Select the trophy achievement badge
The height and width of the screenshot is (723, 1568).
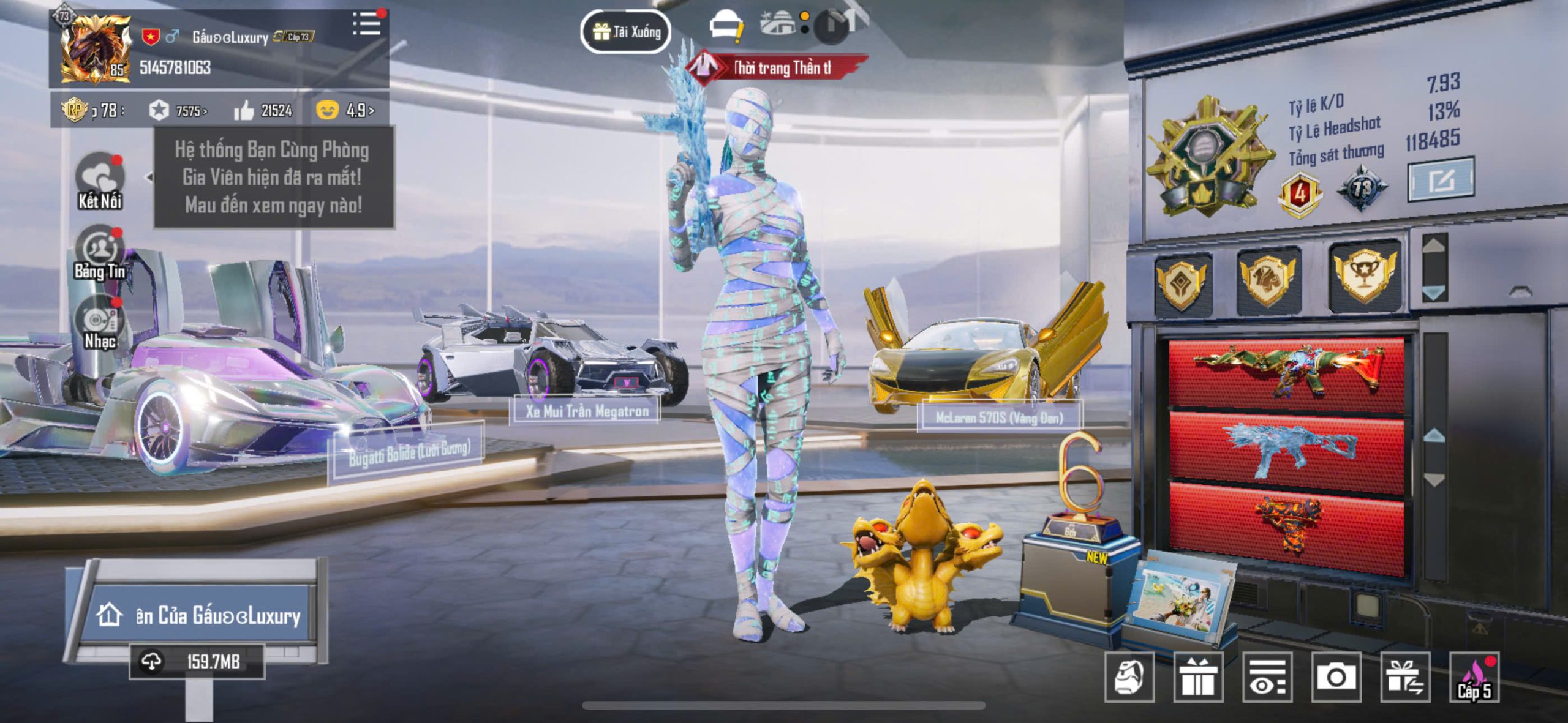1365,275
